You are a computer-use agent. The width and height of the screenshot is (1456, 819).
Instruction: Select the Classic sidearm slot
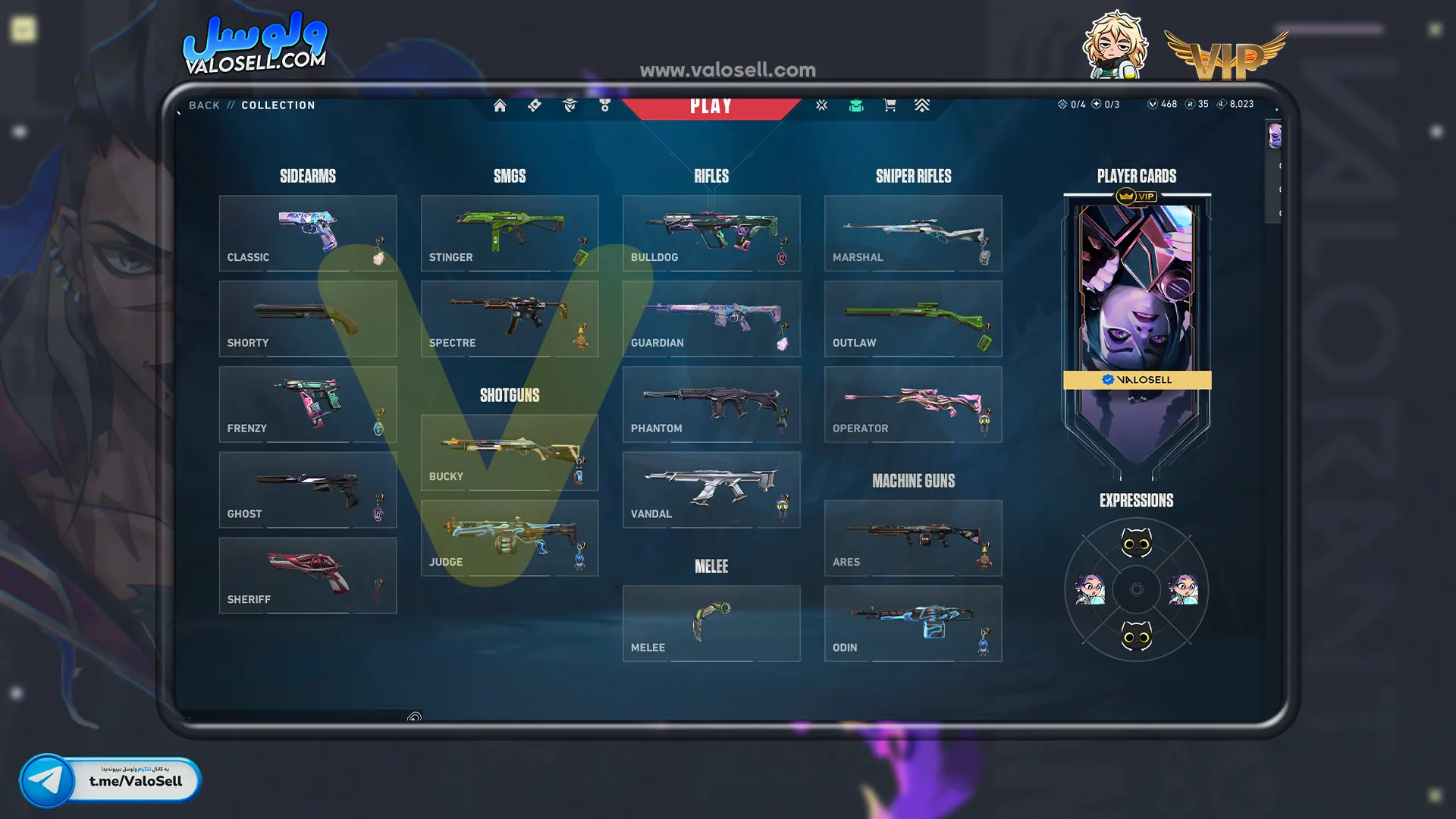pos(307,233)
